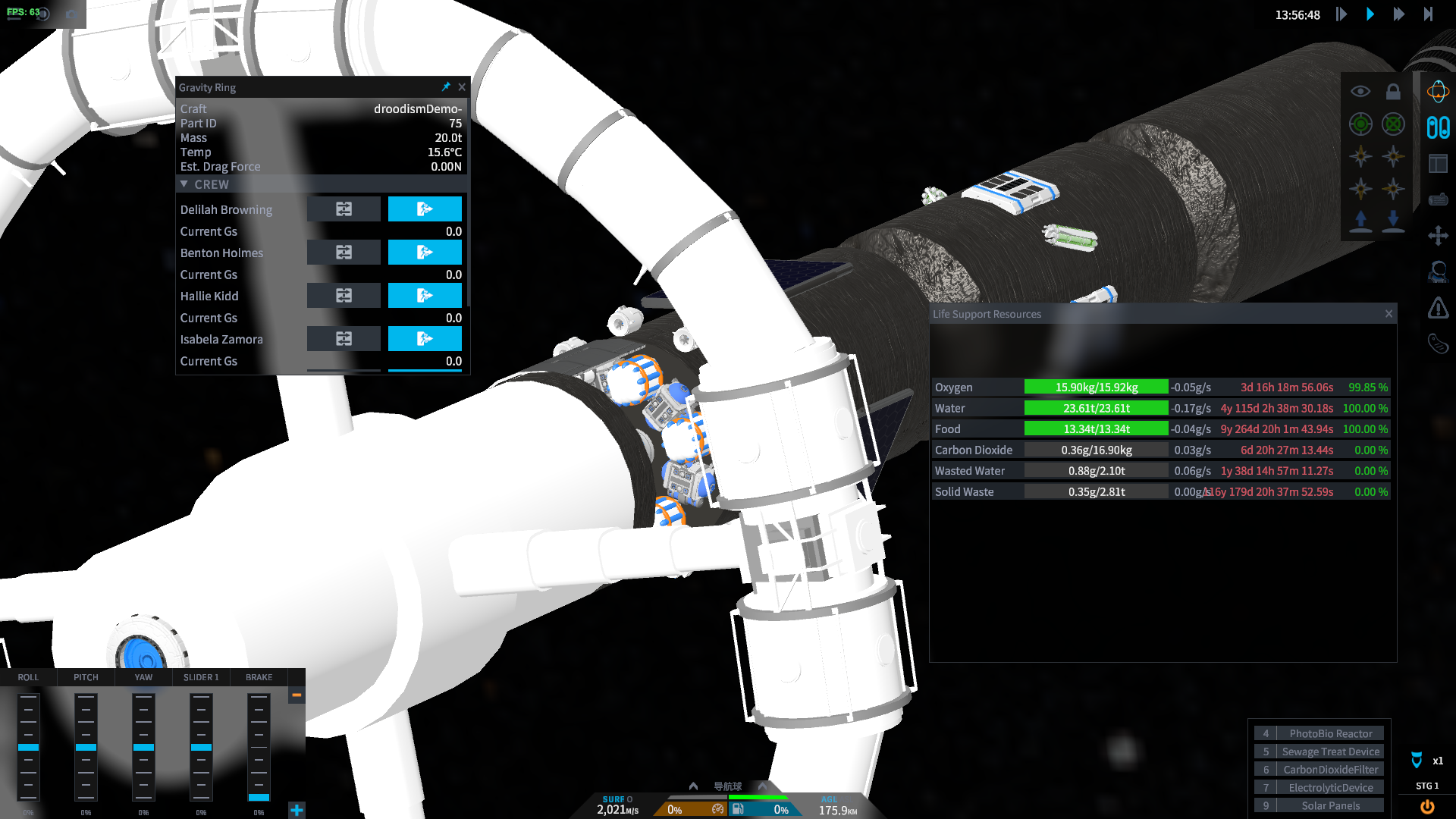Activate the Solar Panels group
This screenshot has height=819, width=1456.
tap(1330, 805)
